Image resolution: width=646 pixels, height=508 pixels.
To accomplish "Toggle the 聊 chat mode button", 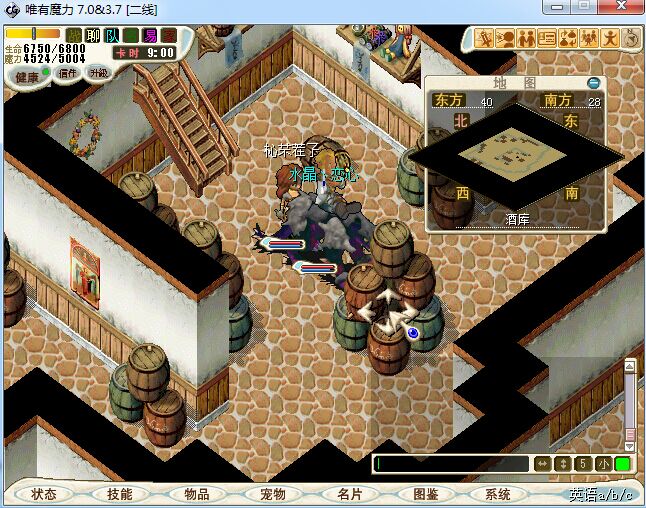I will pos(93,36).
